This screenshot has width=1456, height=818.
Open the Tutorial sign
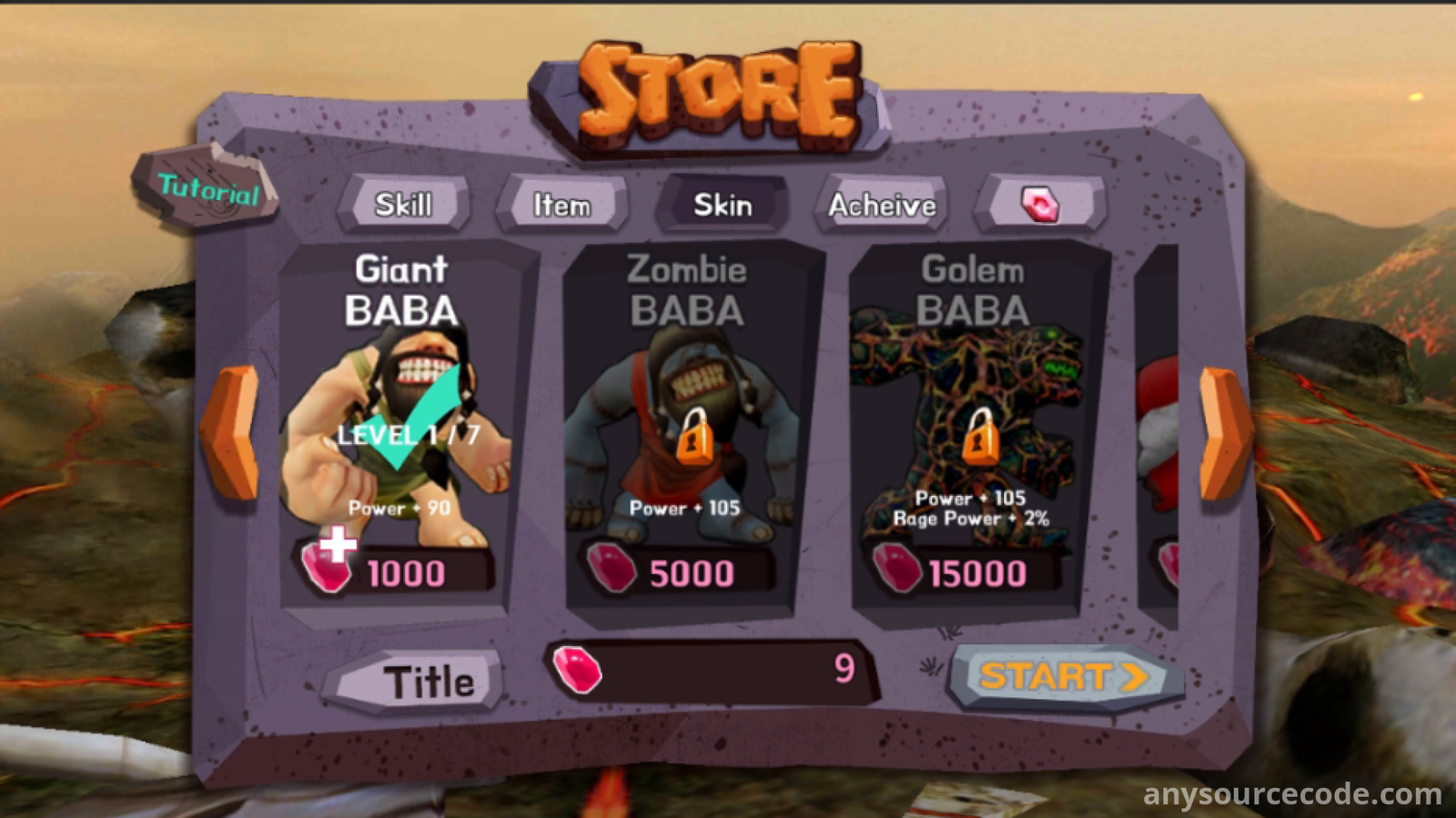coord(207,188)
